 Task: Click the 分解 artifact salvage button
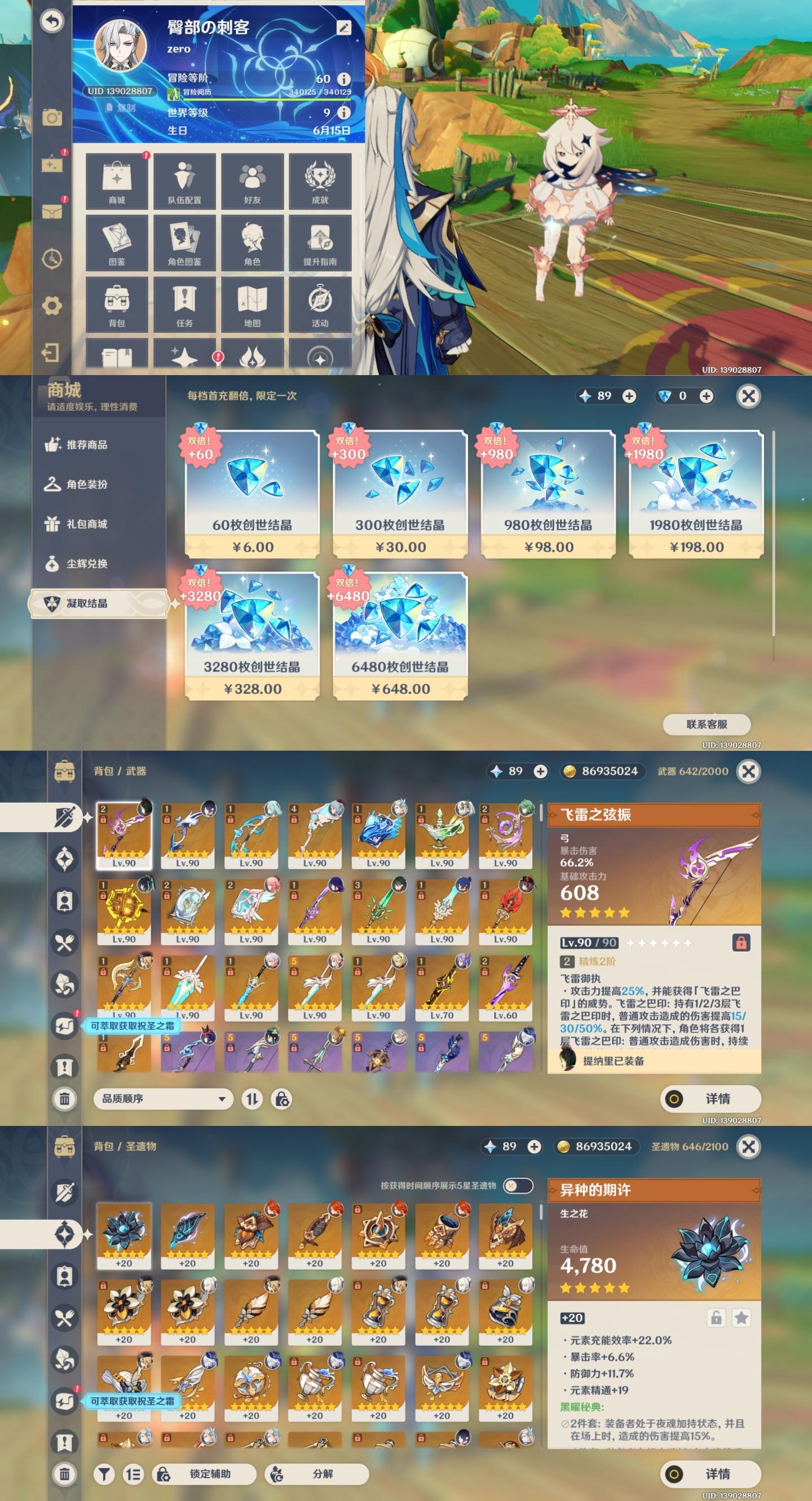(317, 1473)
